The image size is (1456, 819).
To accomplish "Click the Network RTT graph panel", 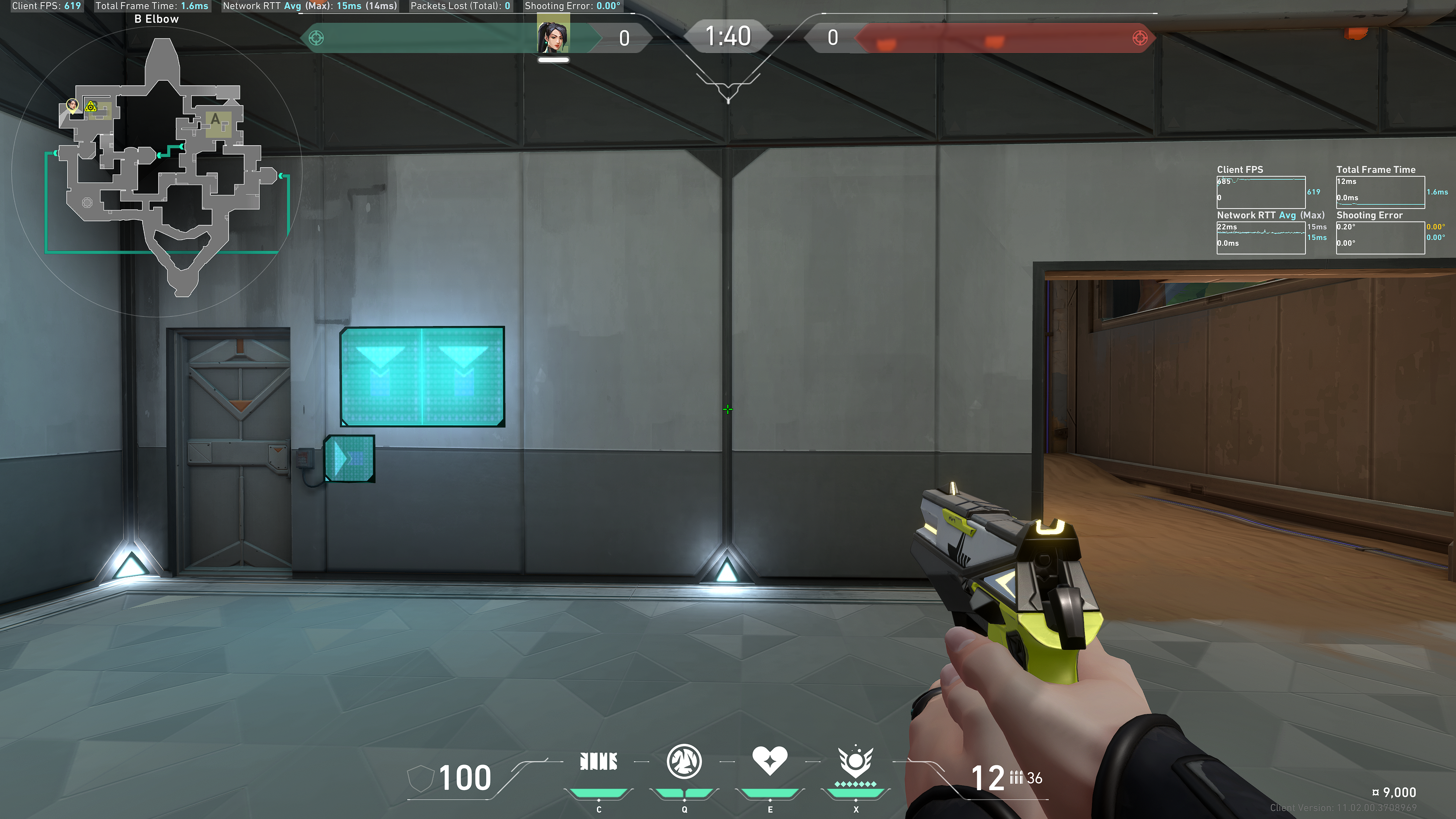I will click(x=1260, y=237).
